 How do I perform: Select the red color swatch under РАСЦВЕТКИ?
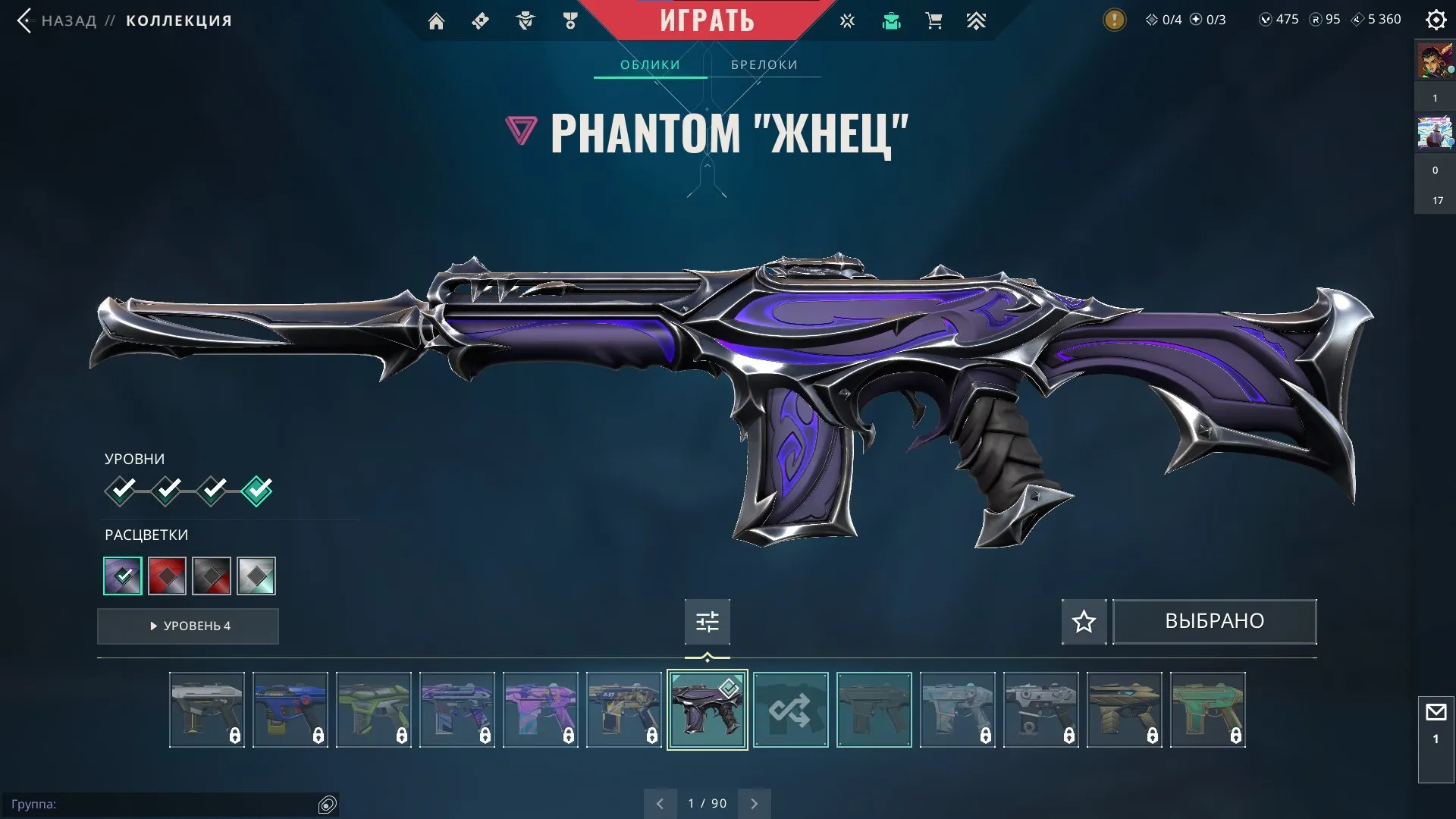pos(167,576)
